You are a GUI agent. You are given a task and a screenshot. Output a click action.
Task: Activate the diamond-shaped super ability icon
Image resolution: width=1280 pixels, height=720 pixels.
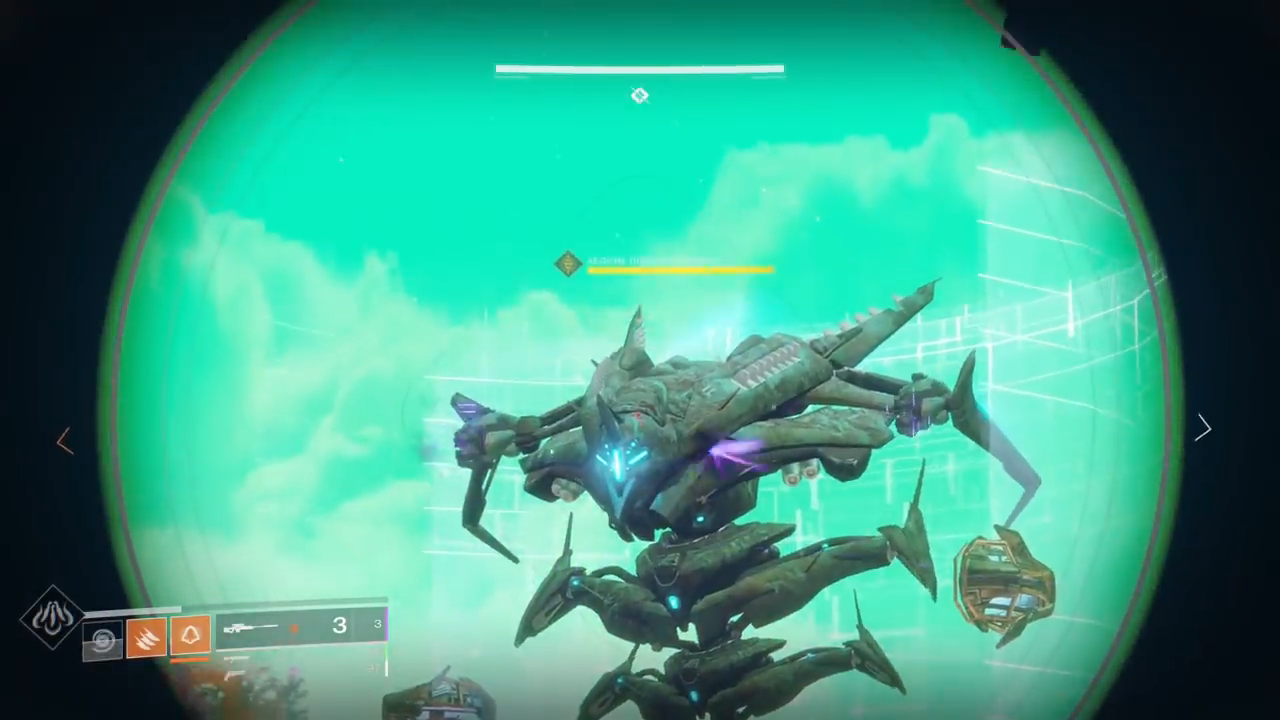(x=52, y=616)
